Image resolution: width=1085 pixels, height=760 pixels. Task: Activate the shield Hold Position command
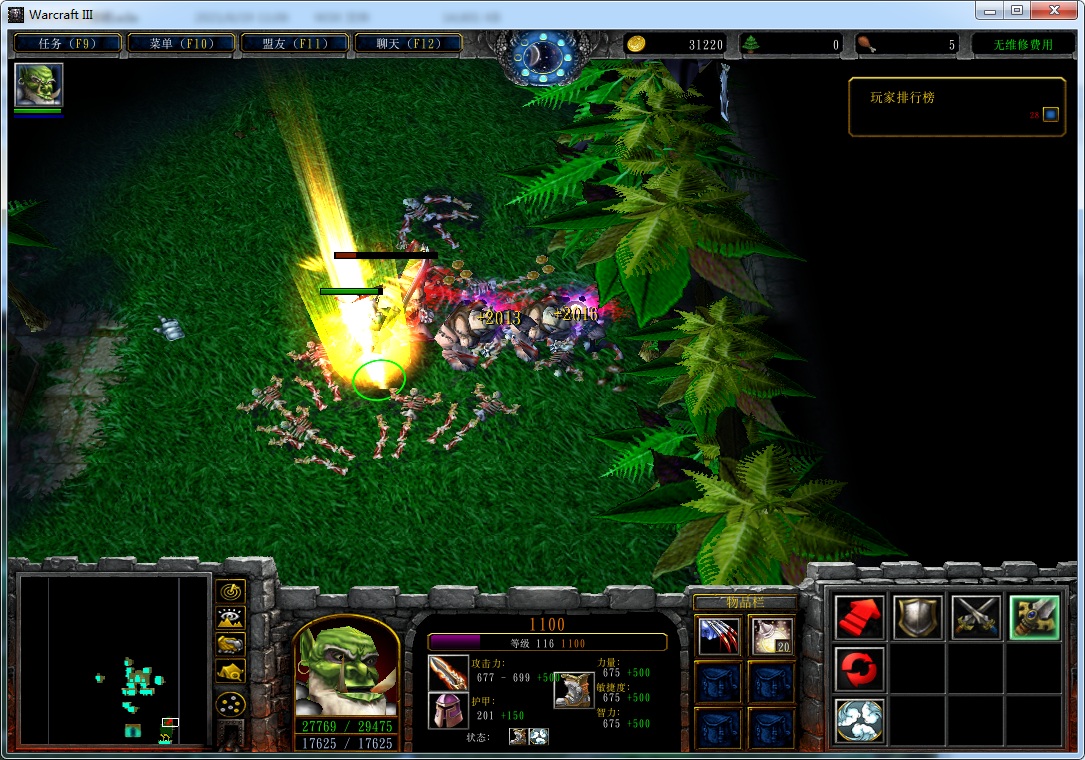coord(917,618)
